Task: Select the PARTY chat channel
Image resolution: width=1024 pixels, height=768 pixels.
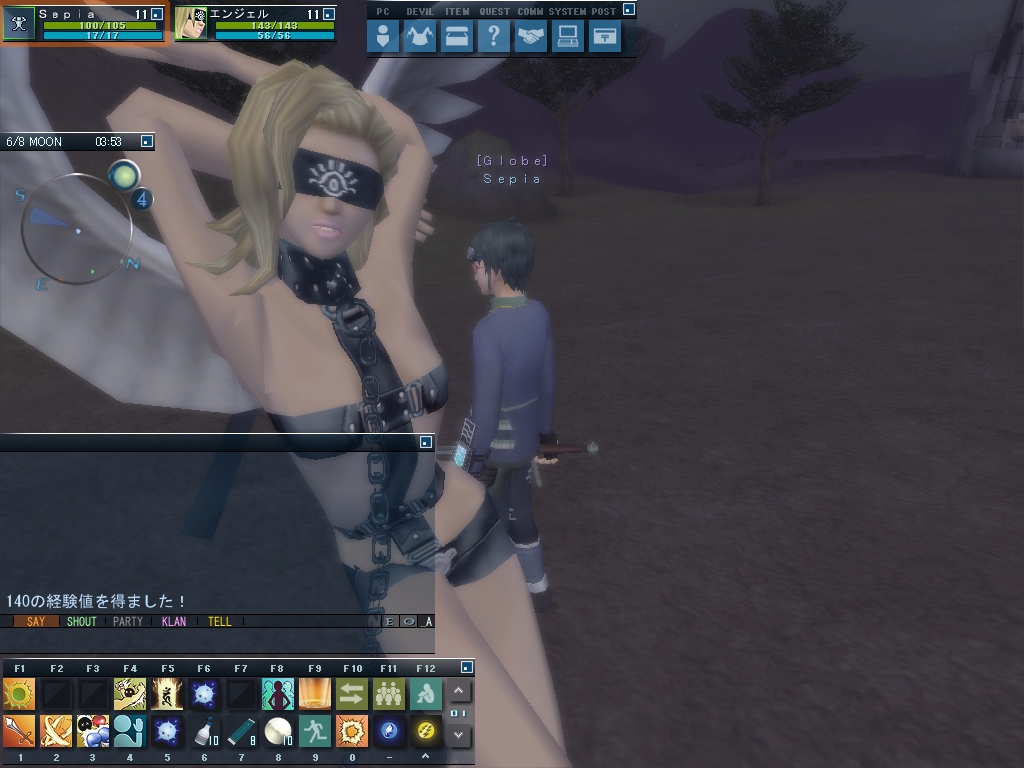Action: point(128,621)
